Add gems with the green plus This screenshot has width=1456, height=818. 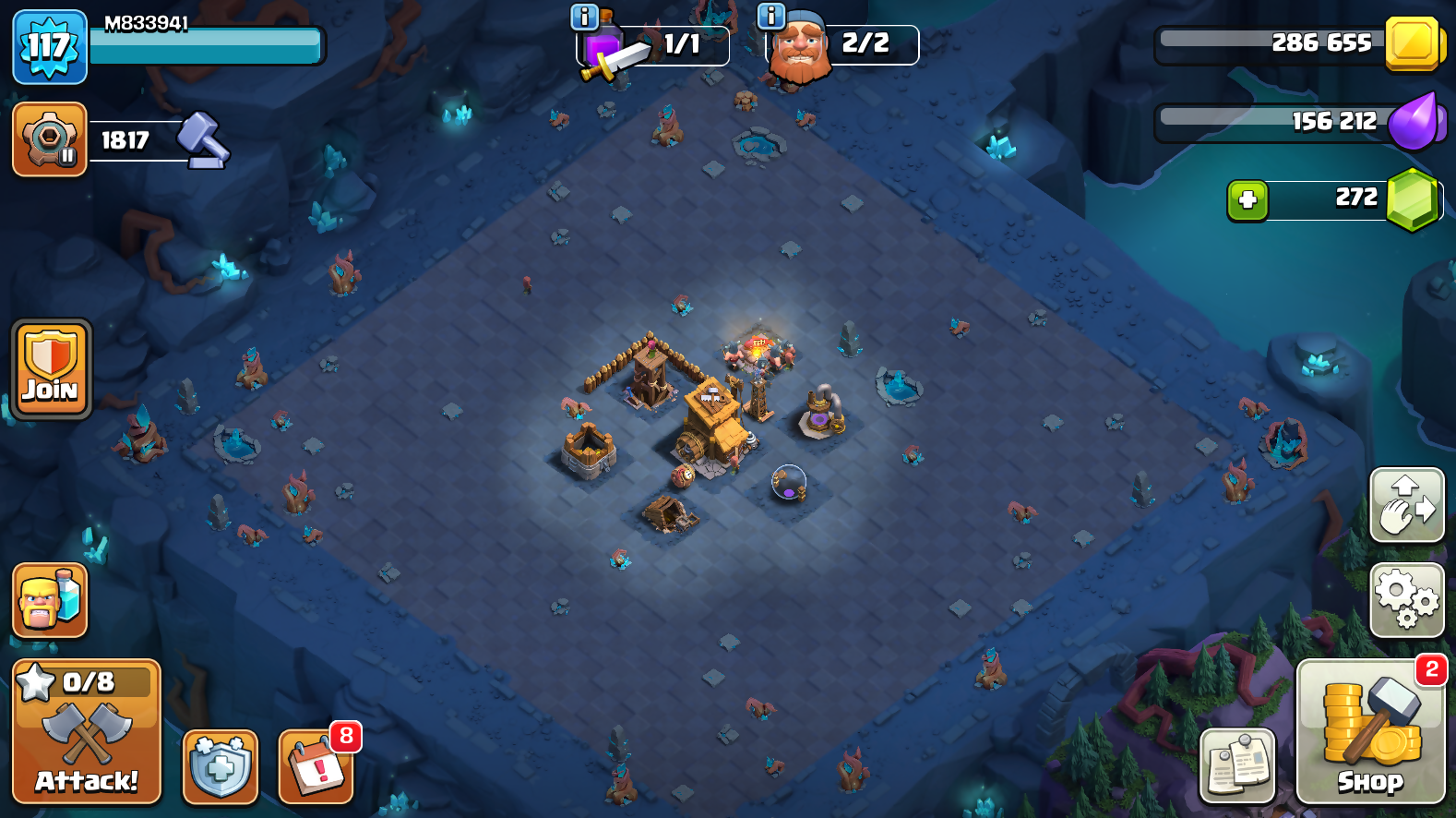[1247, 199]
